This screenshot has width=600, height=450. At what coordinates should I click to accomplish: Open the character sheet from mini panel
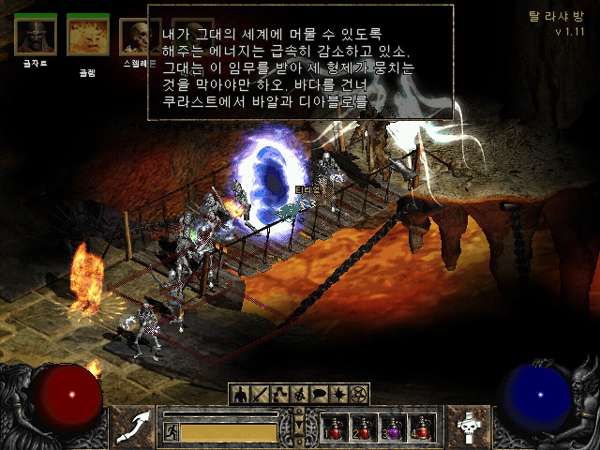[239, 393]
